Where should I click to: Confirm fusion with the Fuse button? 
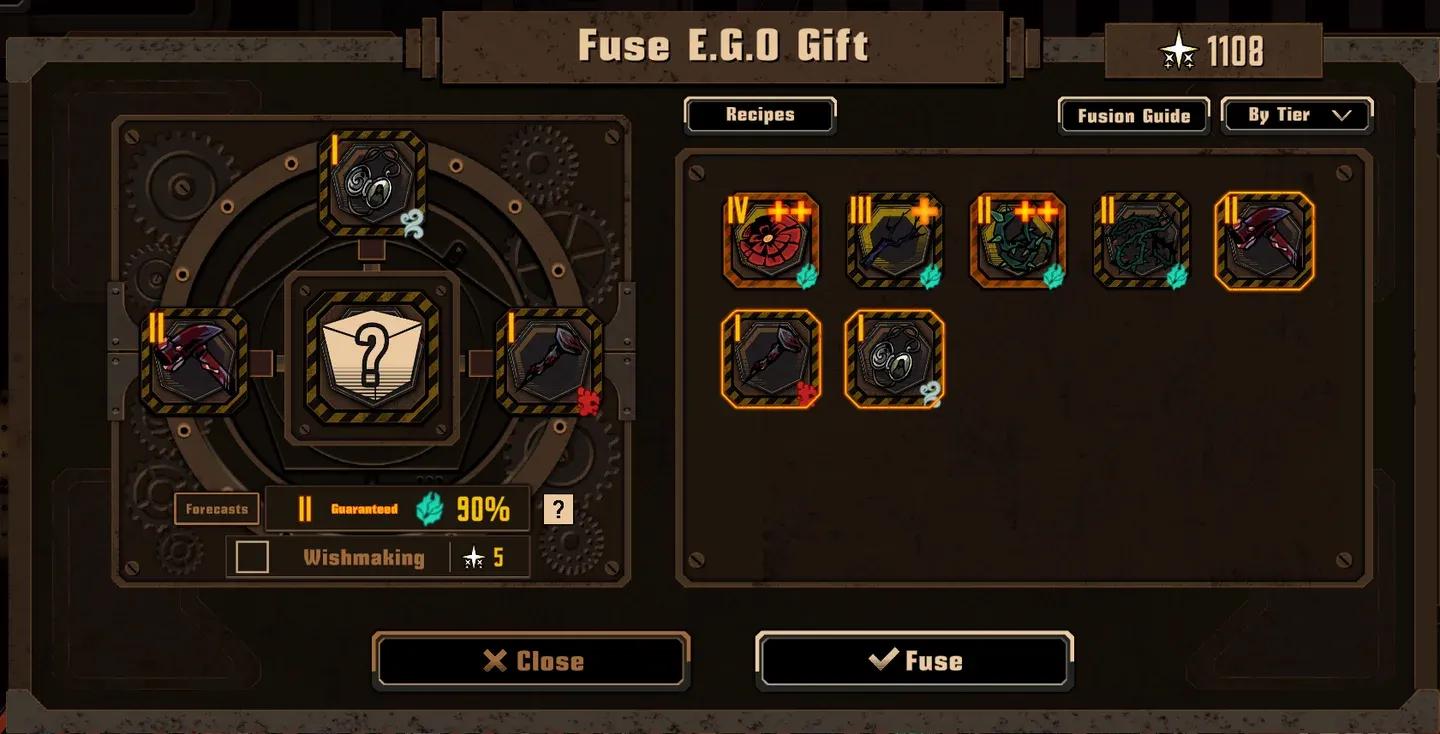coord(914,661)
